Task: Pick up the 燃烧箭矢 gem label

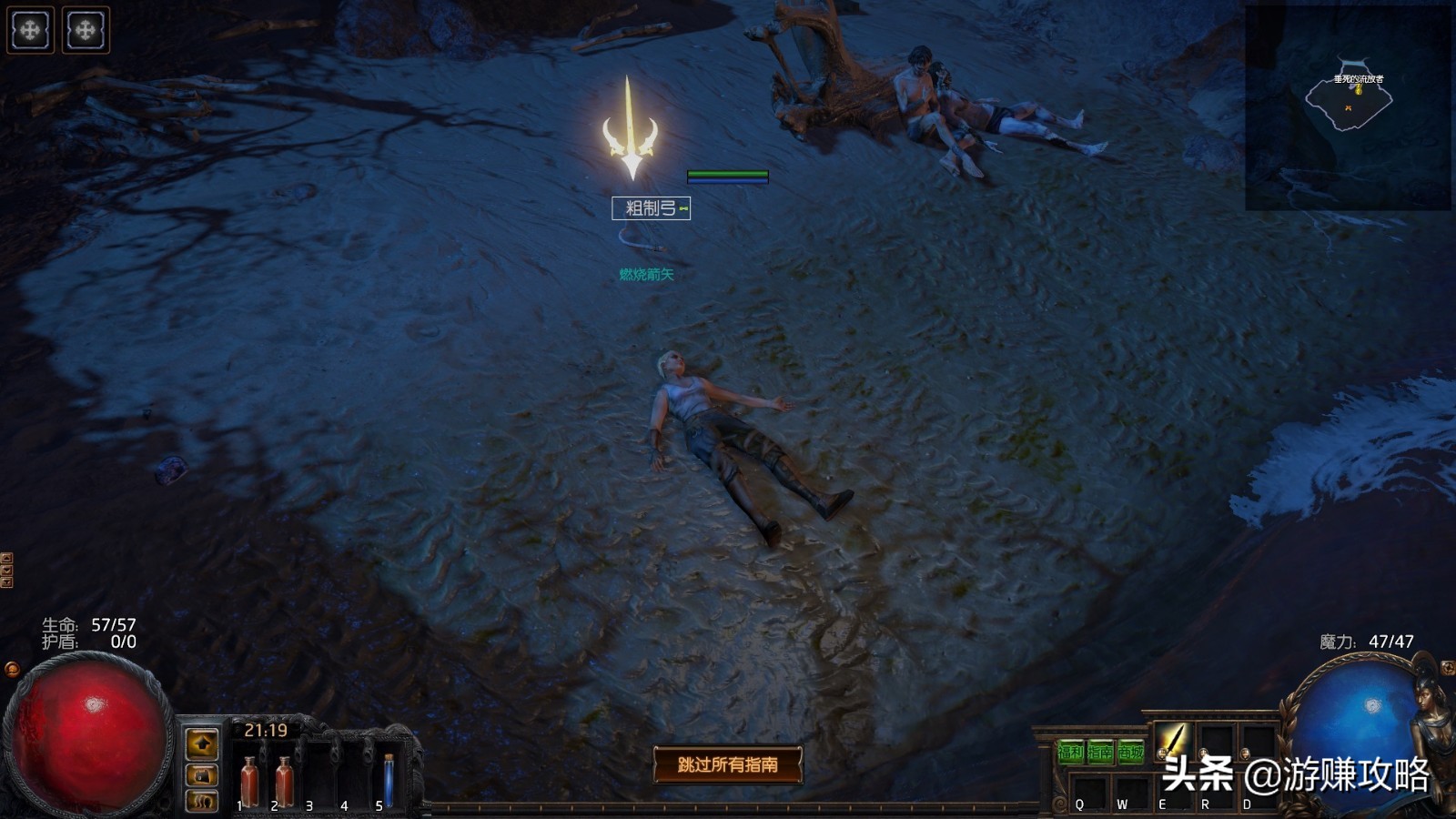Action: (646, 274)
